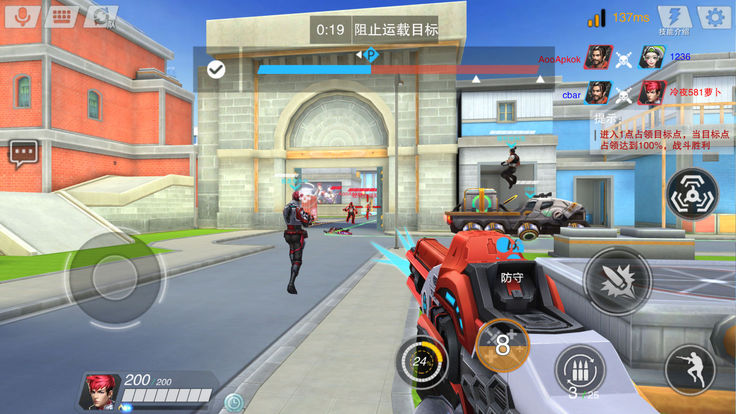
Task: Tap the small clock icon near health bar
Action: 234,402
